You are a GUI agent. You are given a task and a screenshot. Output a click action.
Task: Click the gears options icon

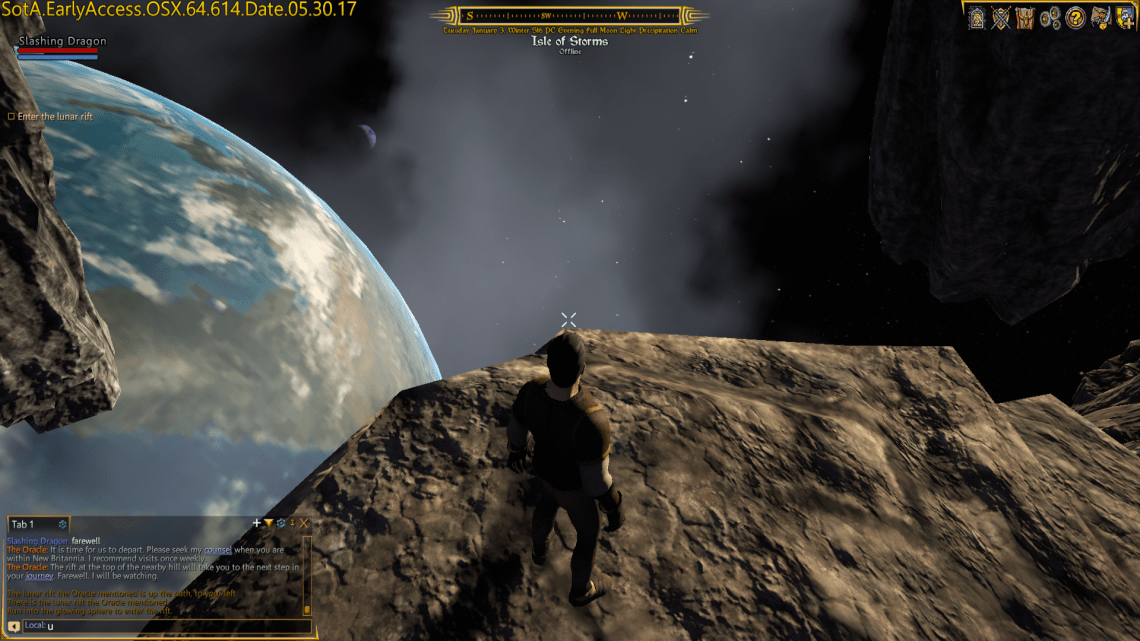pyautogui.click(x=1049, y=17)
